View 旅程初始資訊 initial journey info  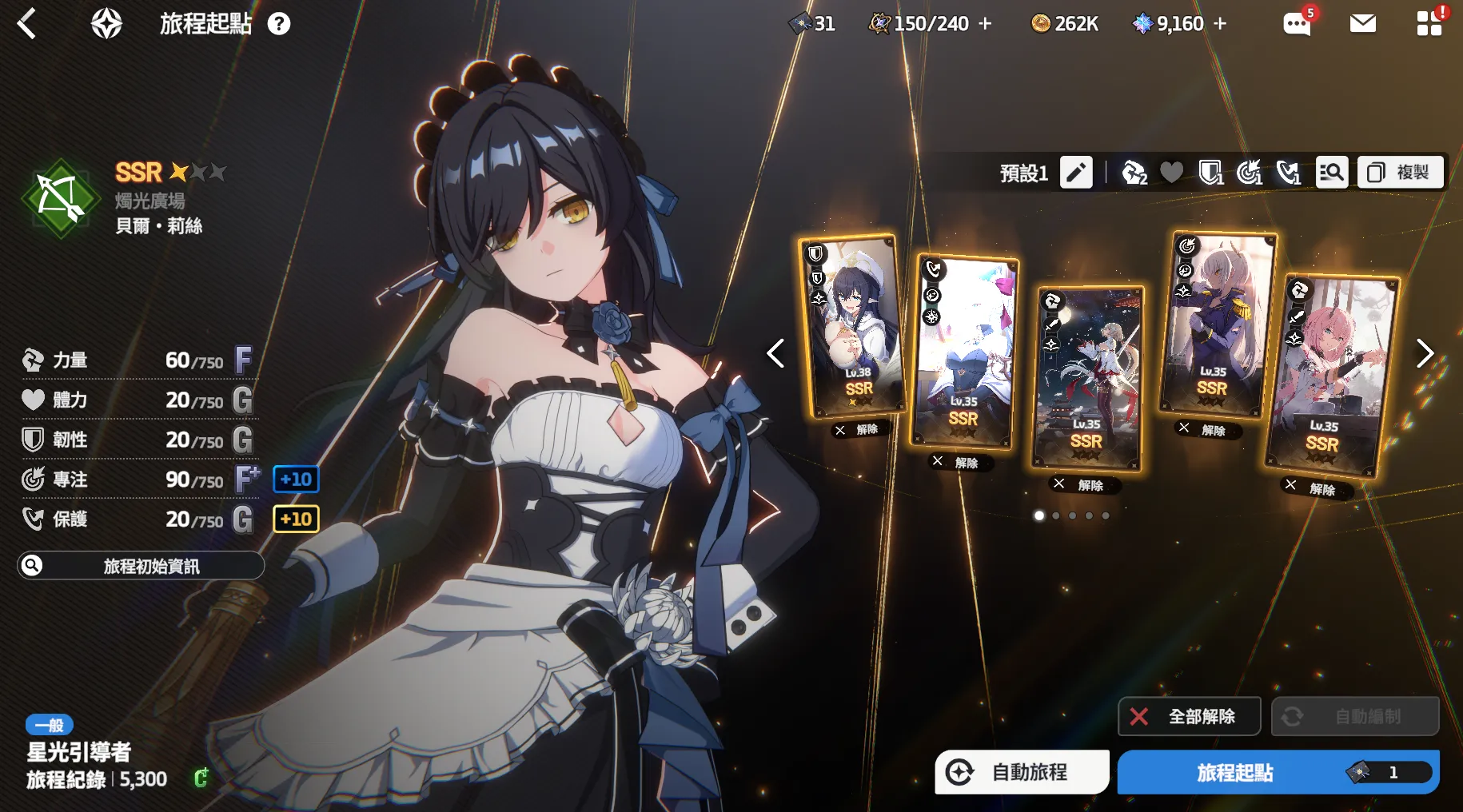tap(141, 566)
